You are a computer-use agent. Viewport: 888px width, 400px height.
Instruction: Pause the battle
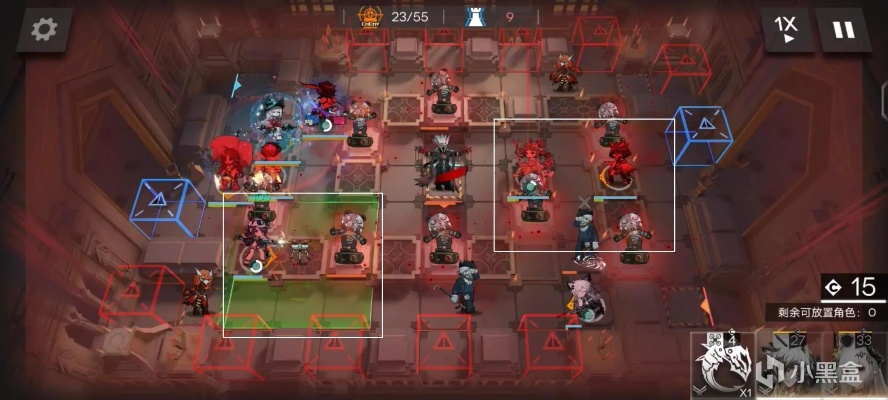[844, 29]
